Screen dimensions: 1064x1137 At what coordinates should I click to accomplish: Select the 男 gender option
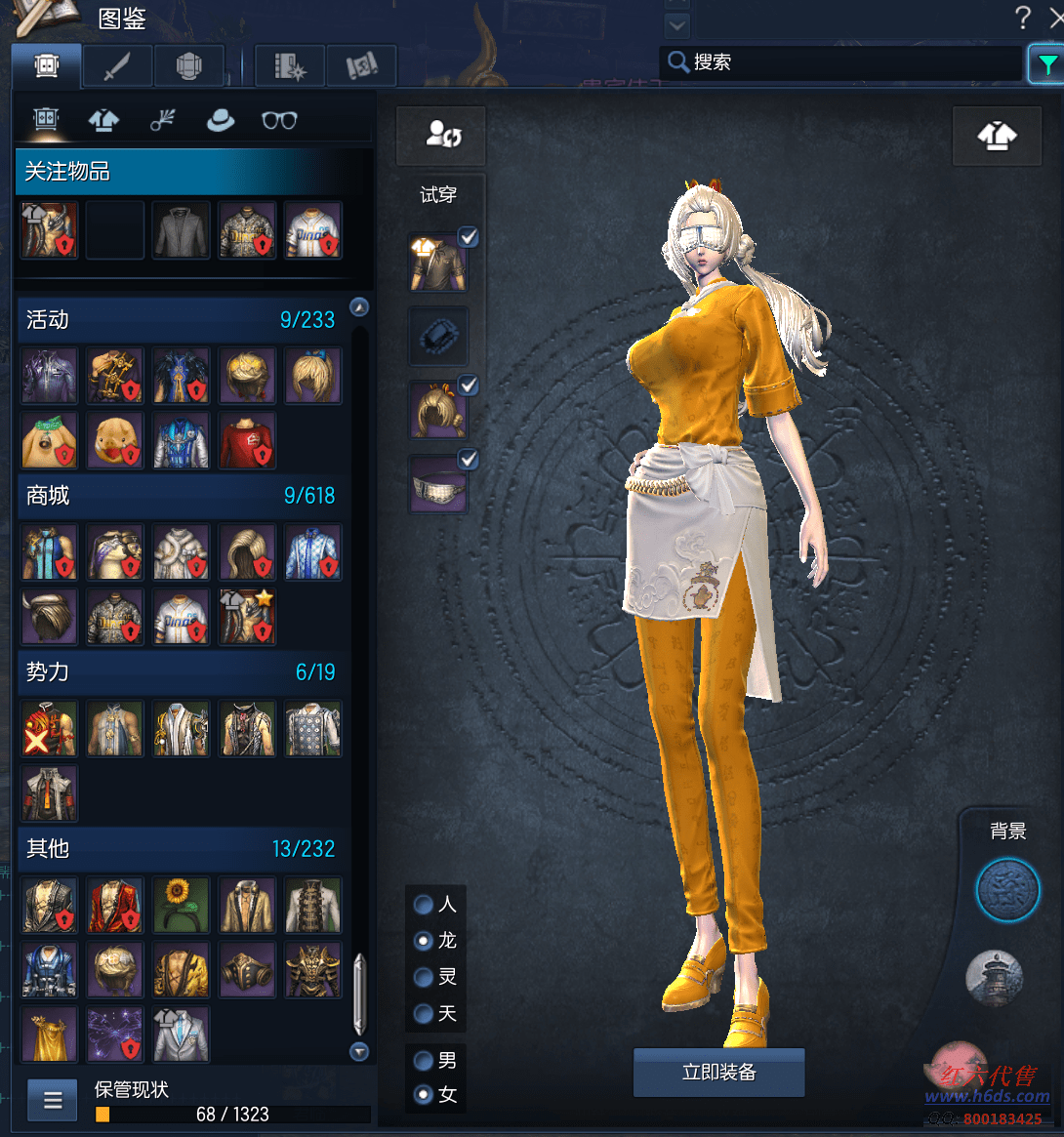tap(424, 1060)
